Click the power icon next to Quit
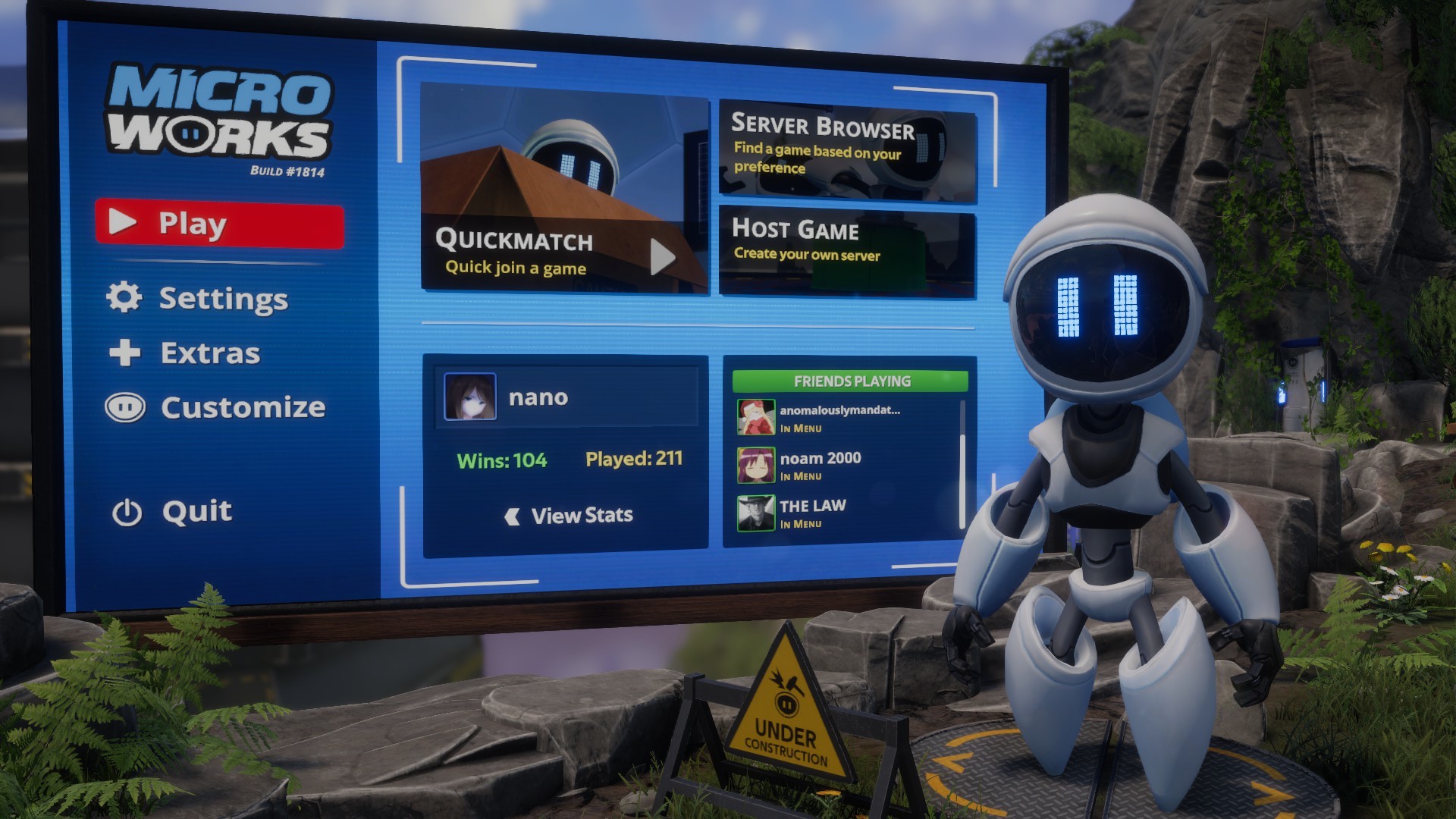Viewport: 1456px width, 819px height. pyautogui.click(x=126, y=510)
